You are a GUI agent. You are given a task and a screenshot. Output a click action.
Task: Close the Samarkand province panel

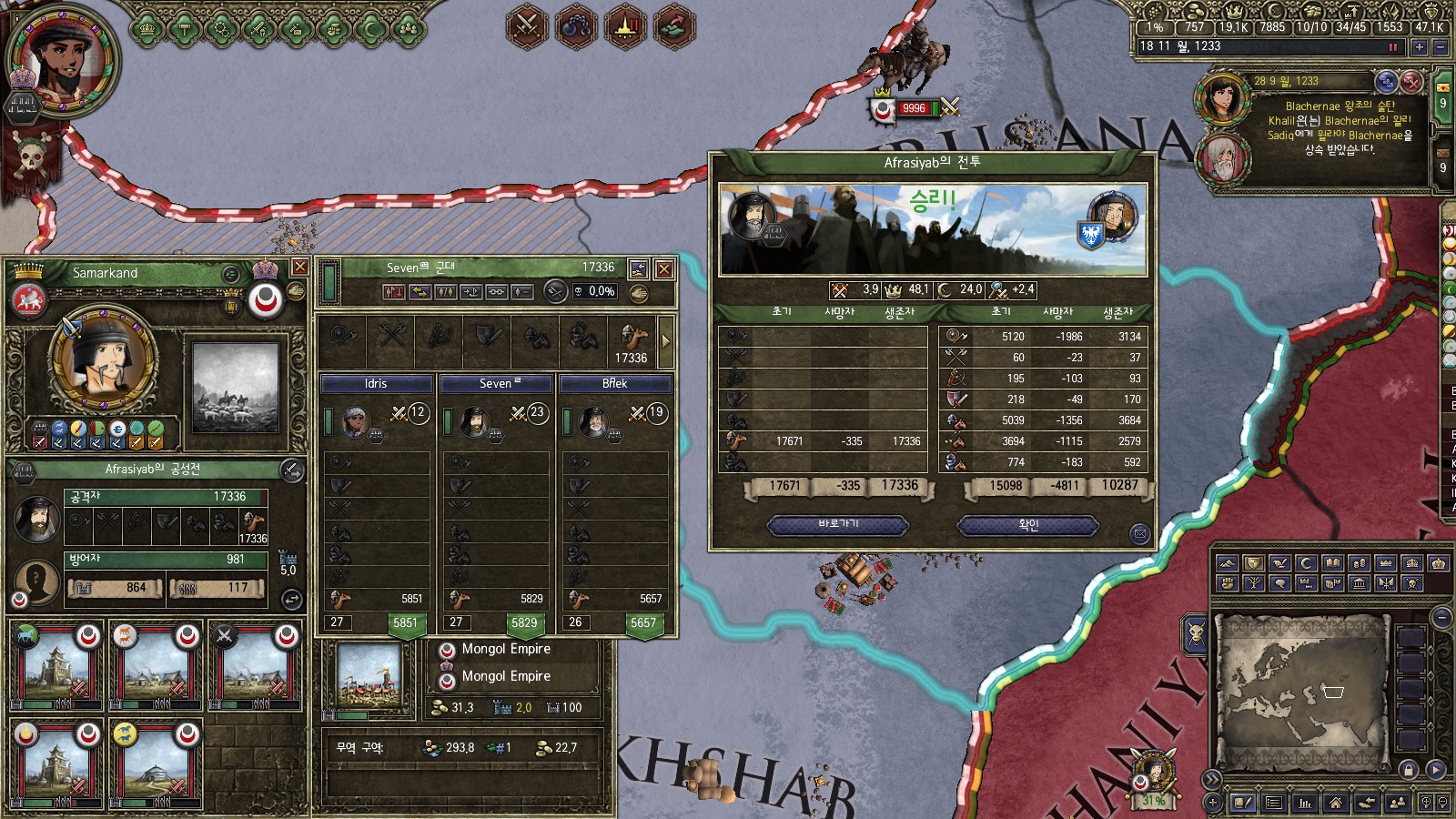[x=299, y=268]
